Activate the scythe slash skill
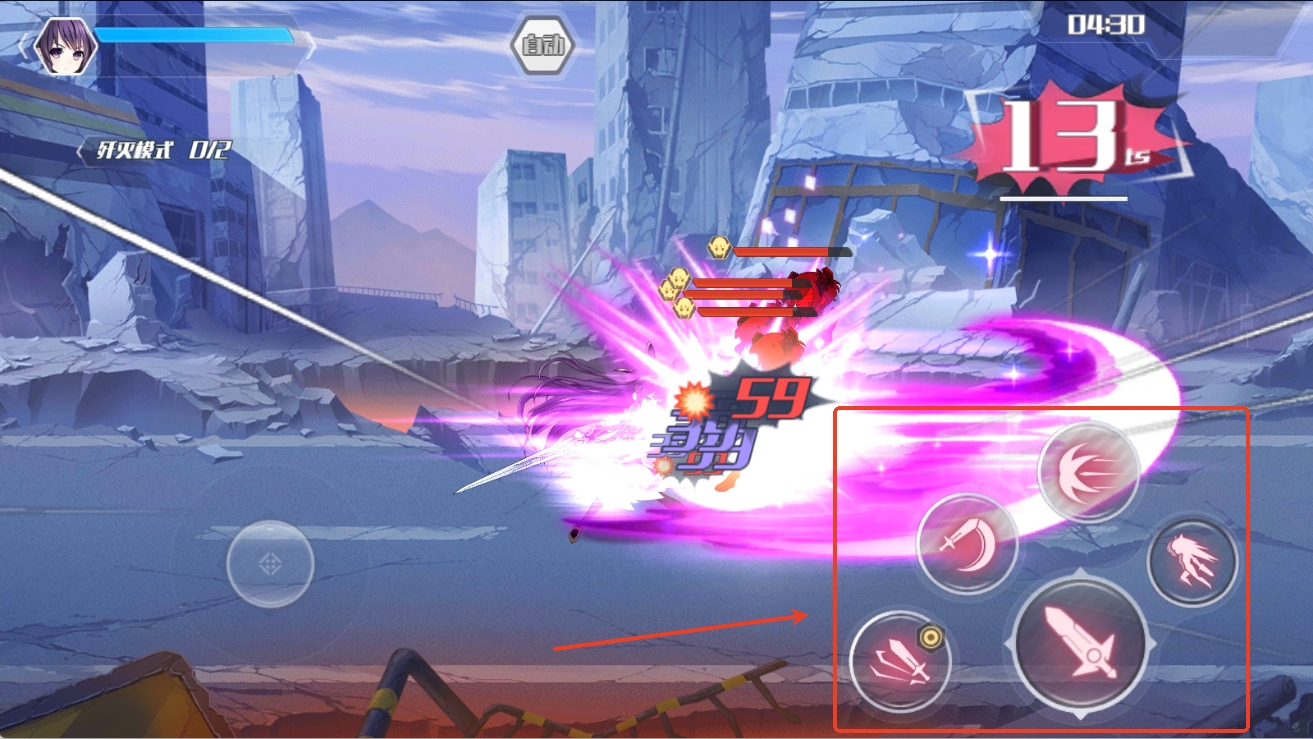This screenshot has width=1313, height=739. coord(966,545)
